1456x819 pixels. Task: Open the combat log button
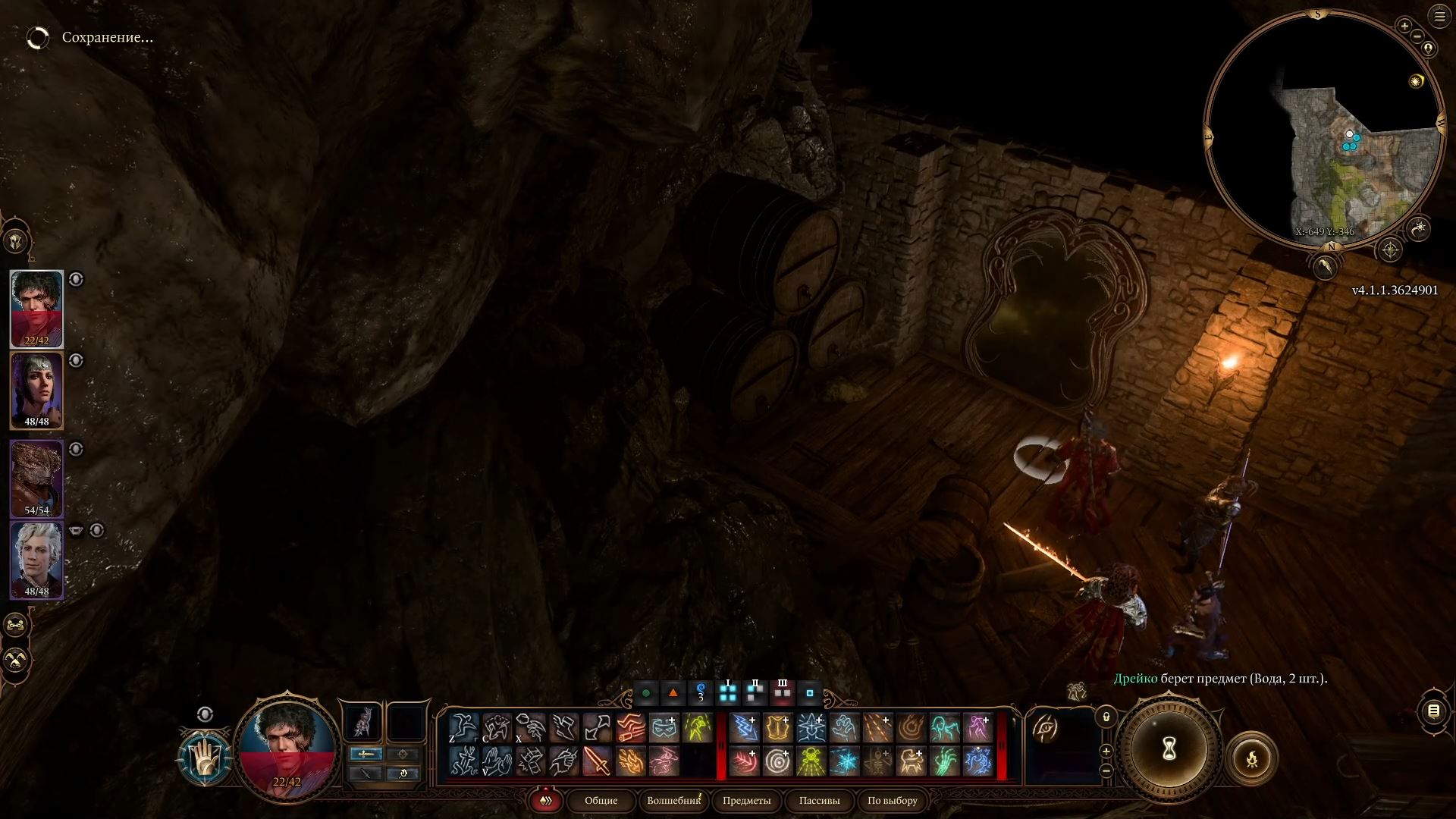pyautogui.click(x=1433, y=711)
